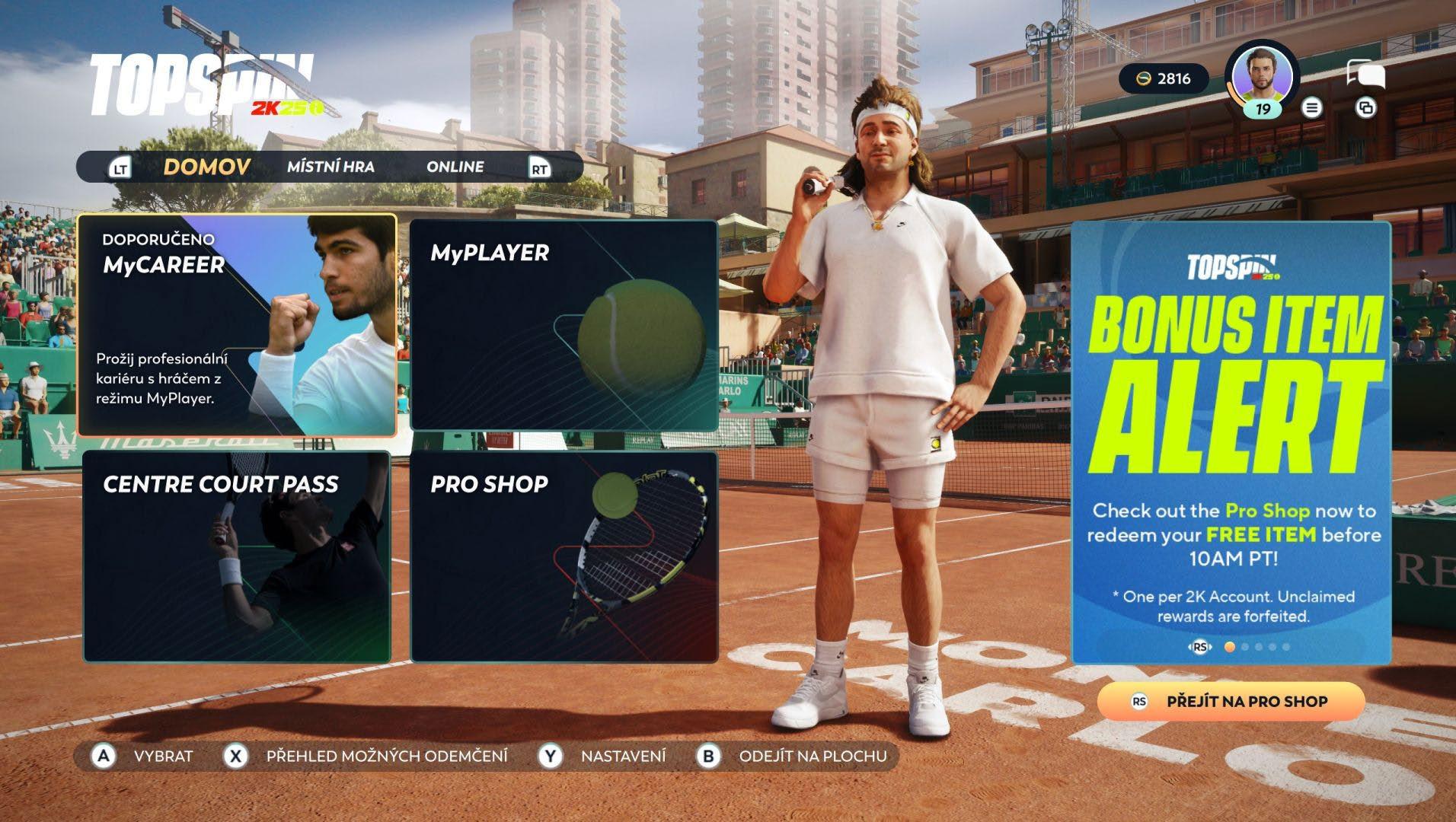Image resolution: width=1456 pixels, height=822 pixels.
Task: Open Přehled možných odemčení
Action: (x=386, y=756)
